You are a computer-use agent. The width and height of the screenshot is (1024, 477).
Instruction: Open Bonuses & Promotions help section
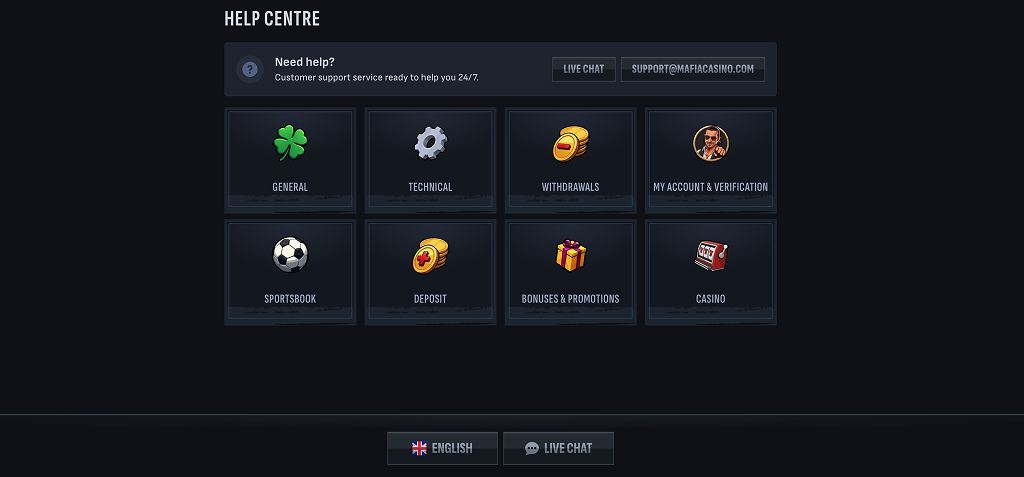[x=570, y=272]
